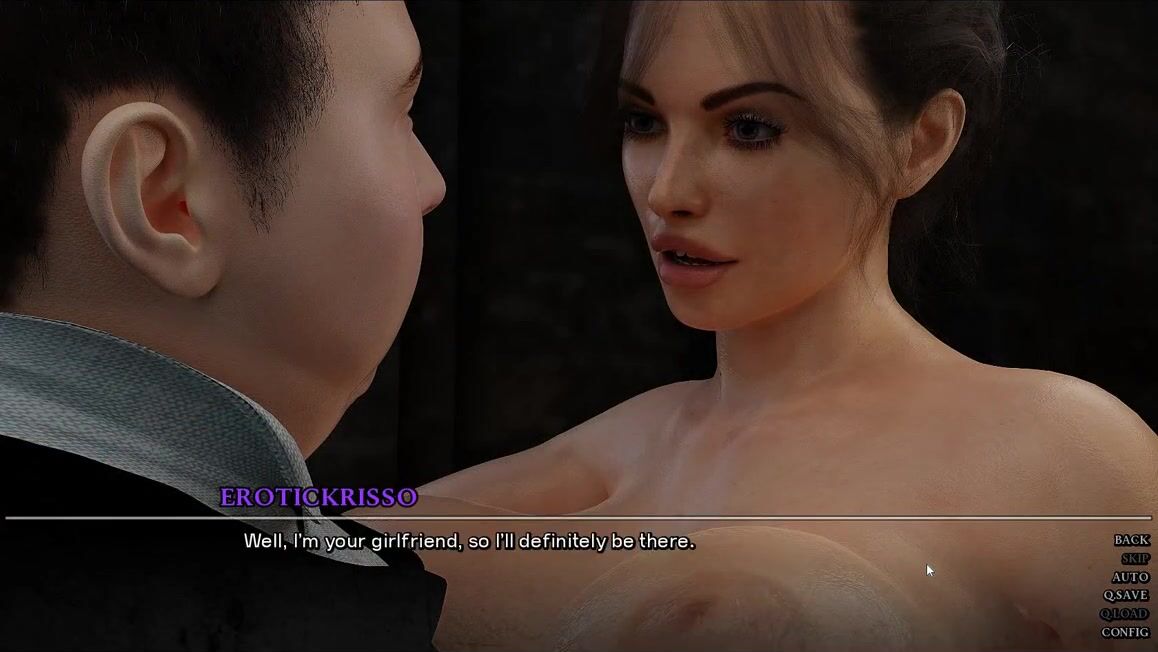The width and height of the screenshot is (1158, 652).
Task: Toggle AUTO dialogue advance
Action: tap(1130, 577)
